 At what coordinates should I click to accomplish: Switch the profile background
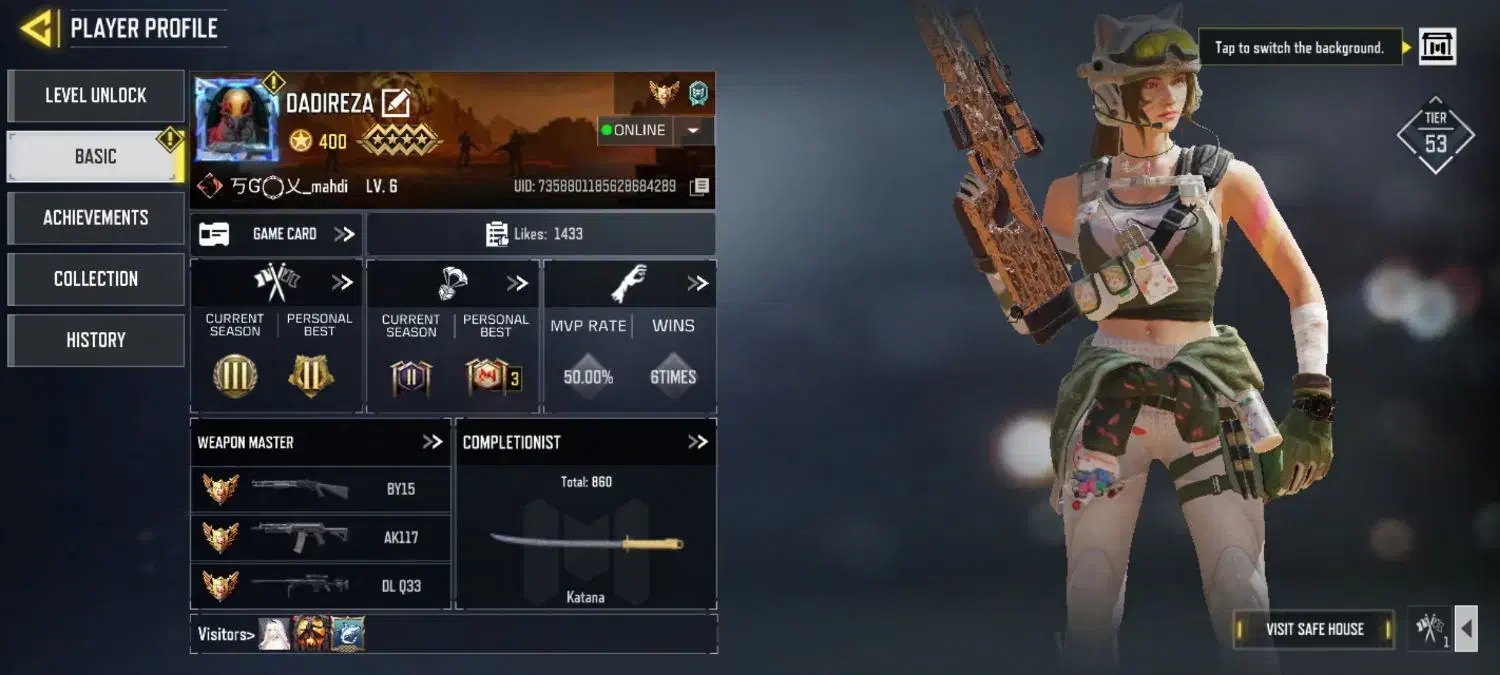[x=1437, y=46]
